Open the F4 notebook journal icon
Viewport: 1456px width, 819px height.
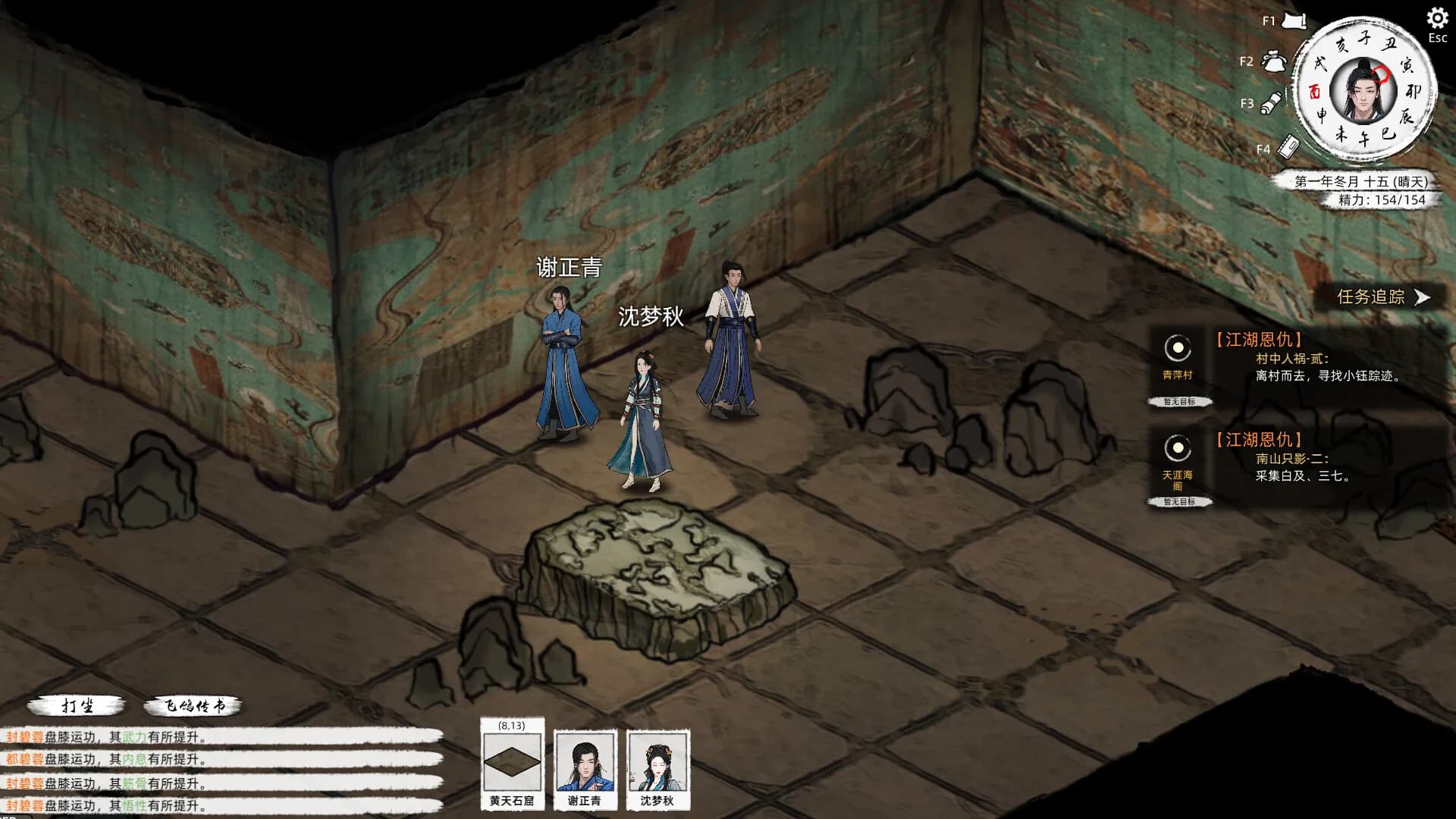tap(1288, 146)
